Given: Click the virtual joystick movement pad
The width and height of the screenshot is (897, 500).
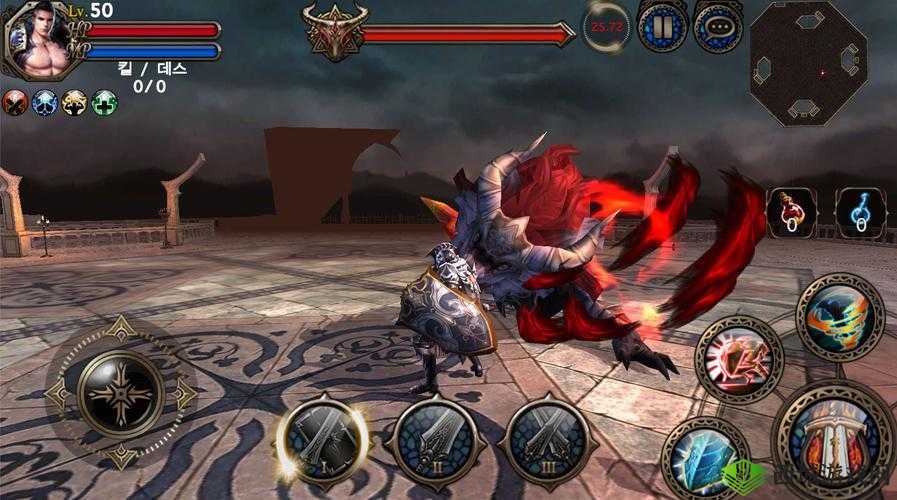Looking at the screenshot, I should pyautogui.click(x=121, y=392).
